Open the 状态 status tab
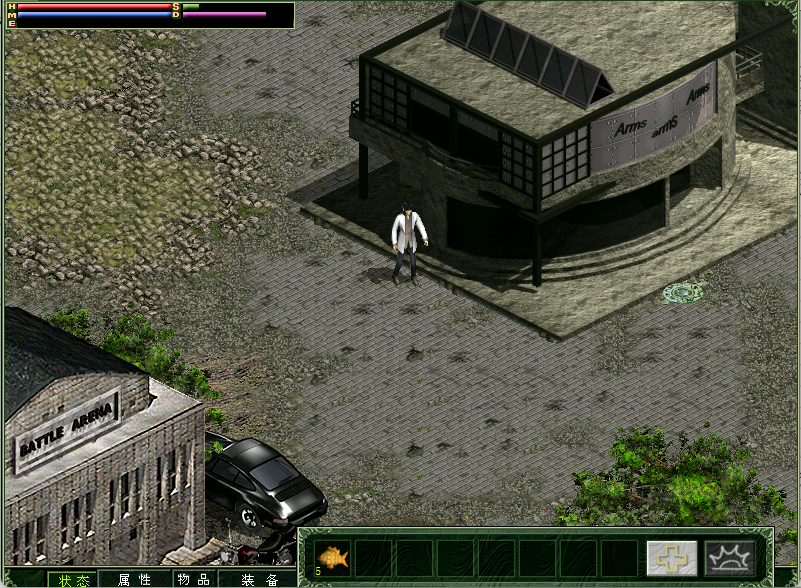Image resolution: width=801 pixels, height=588 pixels. click(72, 579)
